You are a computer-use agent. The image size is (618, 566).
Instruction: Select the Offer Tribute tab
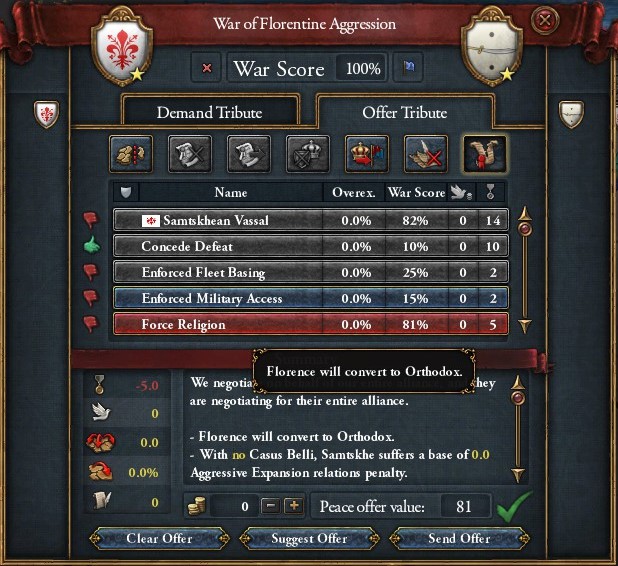pos(405,113)
